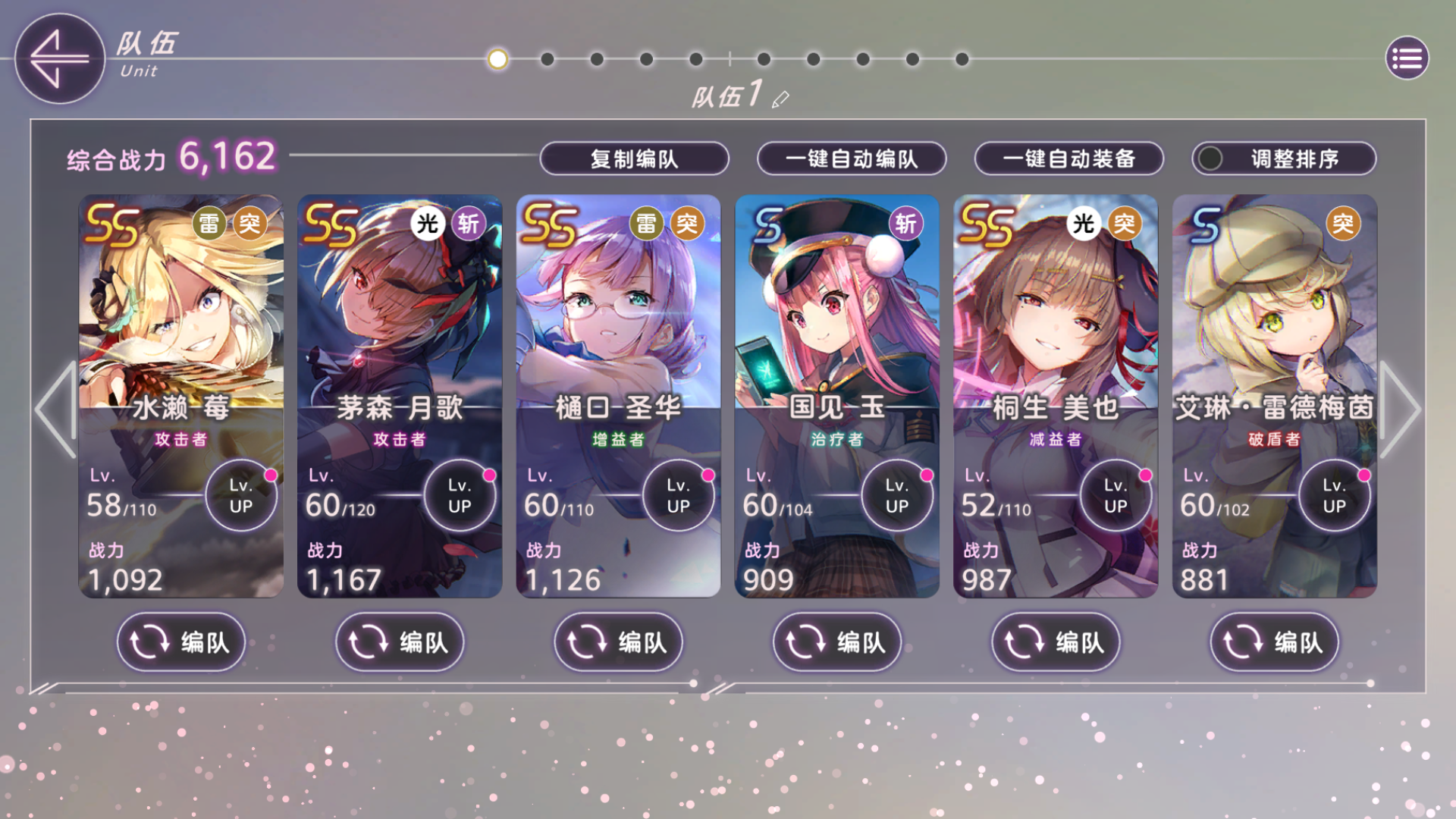The height and width of the screenshot is (819, 1456).
Task: Switch to the second team page dot
Action: click(x=548, y=59)
